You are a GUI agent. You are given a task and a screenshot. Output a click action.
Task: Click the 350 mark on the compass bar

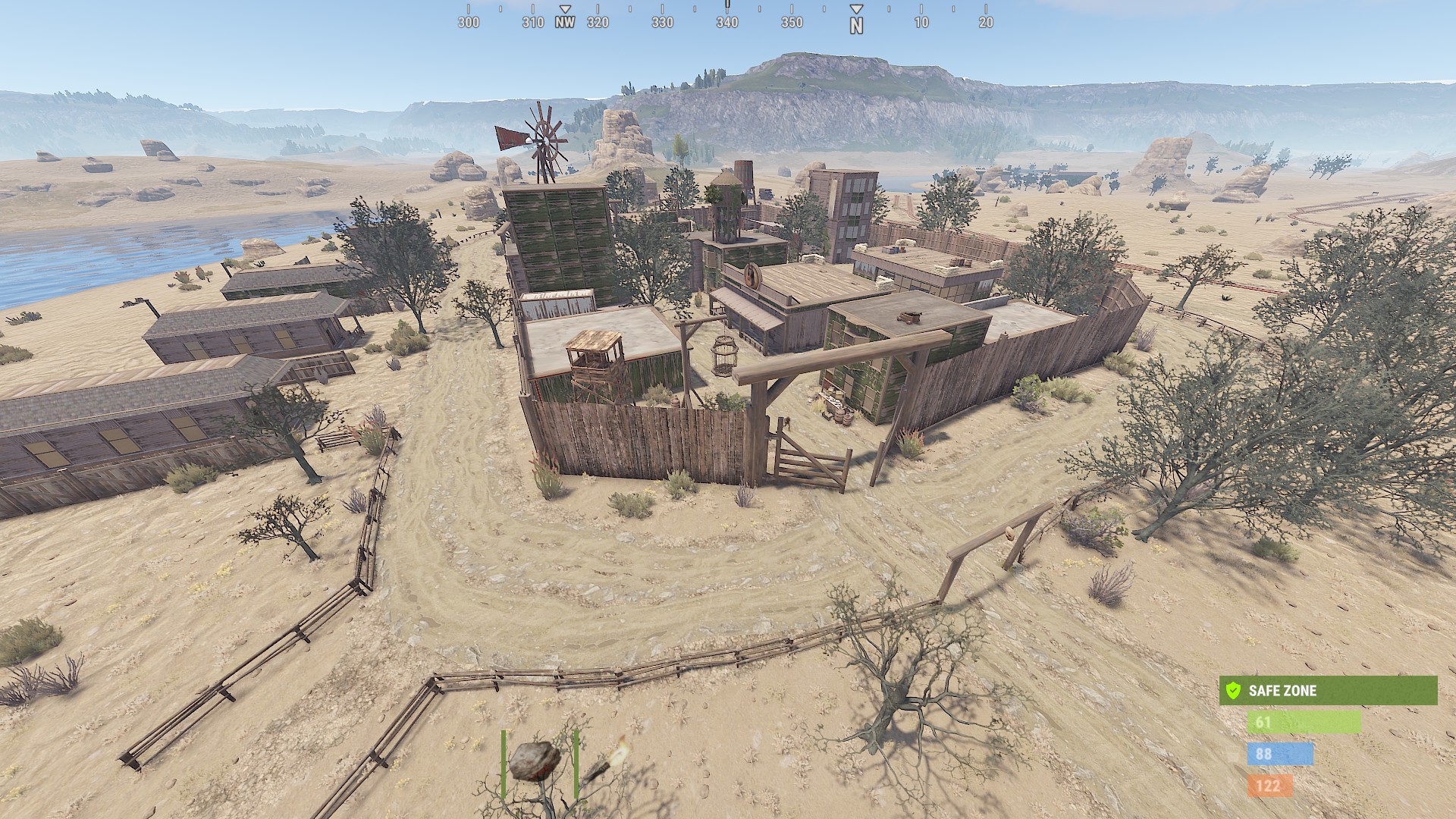point(792,23)
